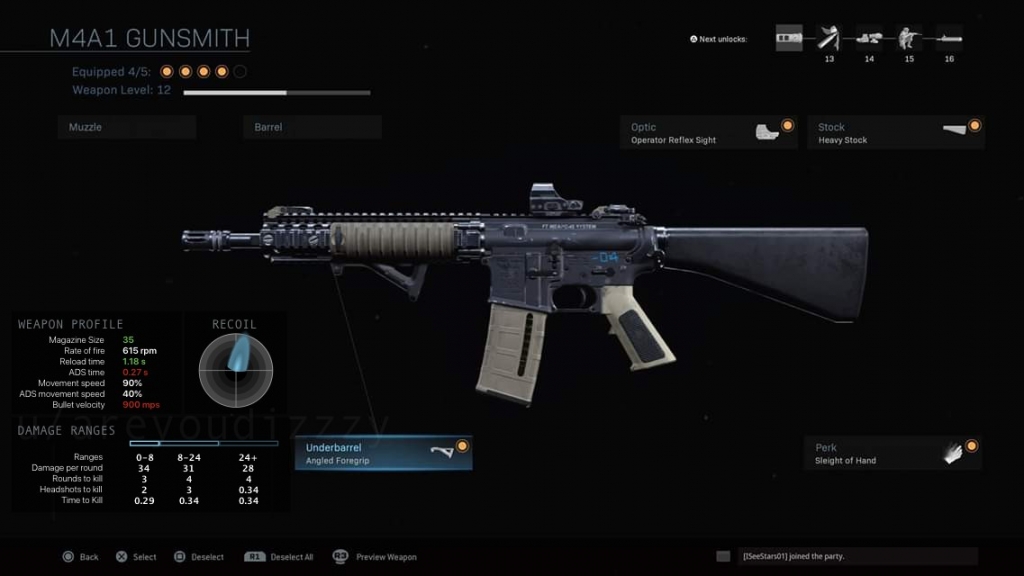Open the Barrel attachment slot
The width and height of the screenshot is (1024, 576).
311,127
